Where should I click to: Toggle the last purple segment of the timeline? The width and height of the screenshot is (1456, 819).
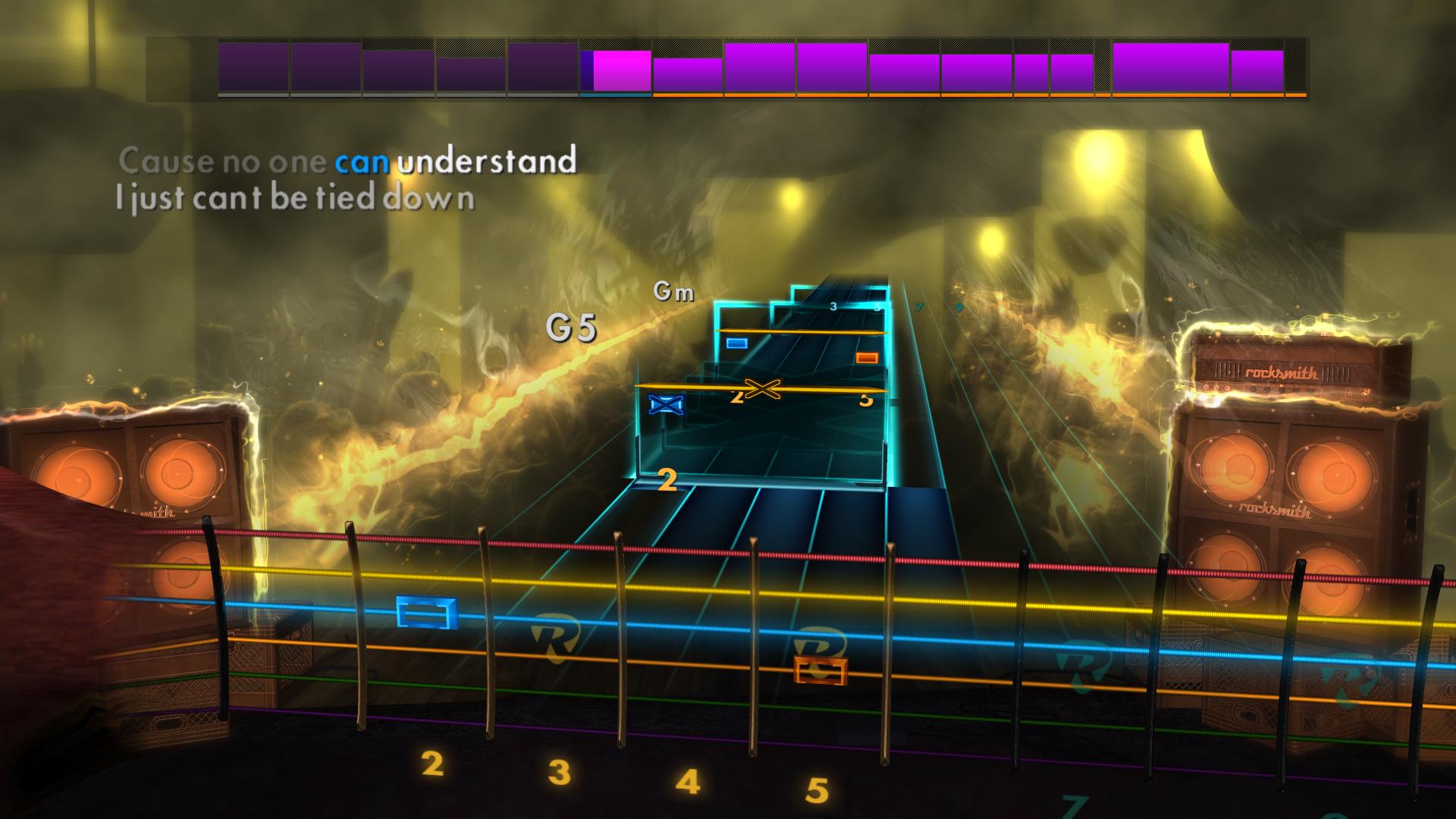[1259, 67]
